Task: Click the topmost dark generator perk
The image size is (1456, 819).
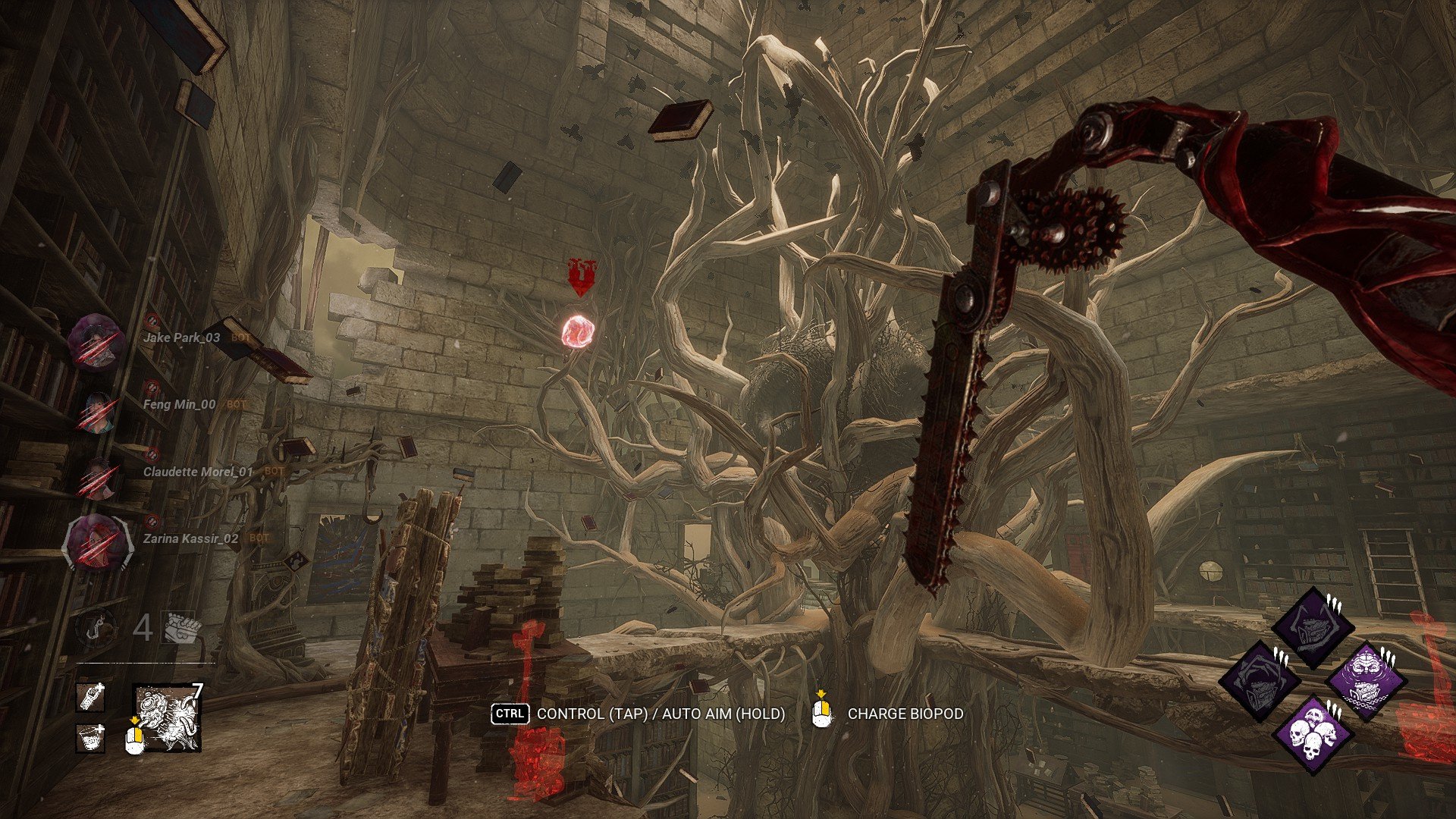Action: (x=1313, y=626)
